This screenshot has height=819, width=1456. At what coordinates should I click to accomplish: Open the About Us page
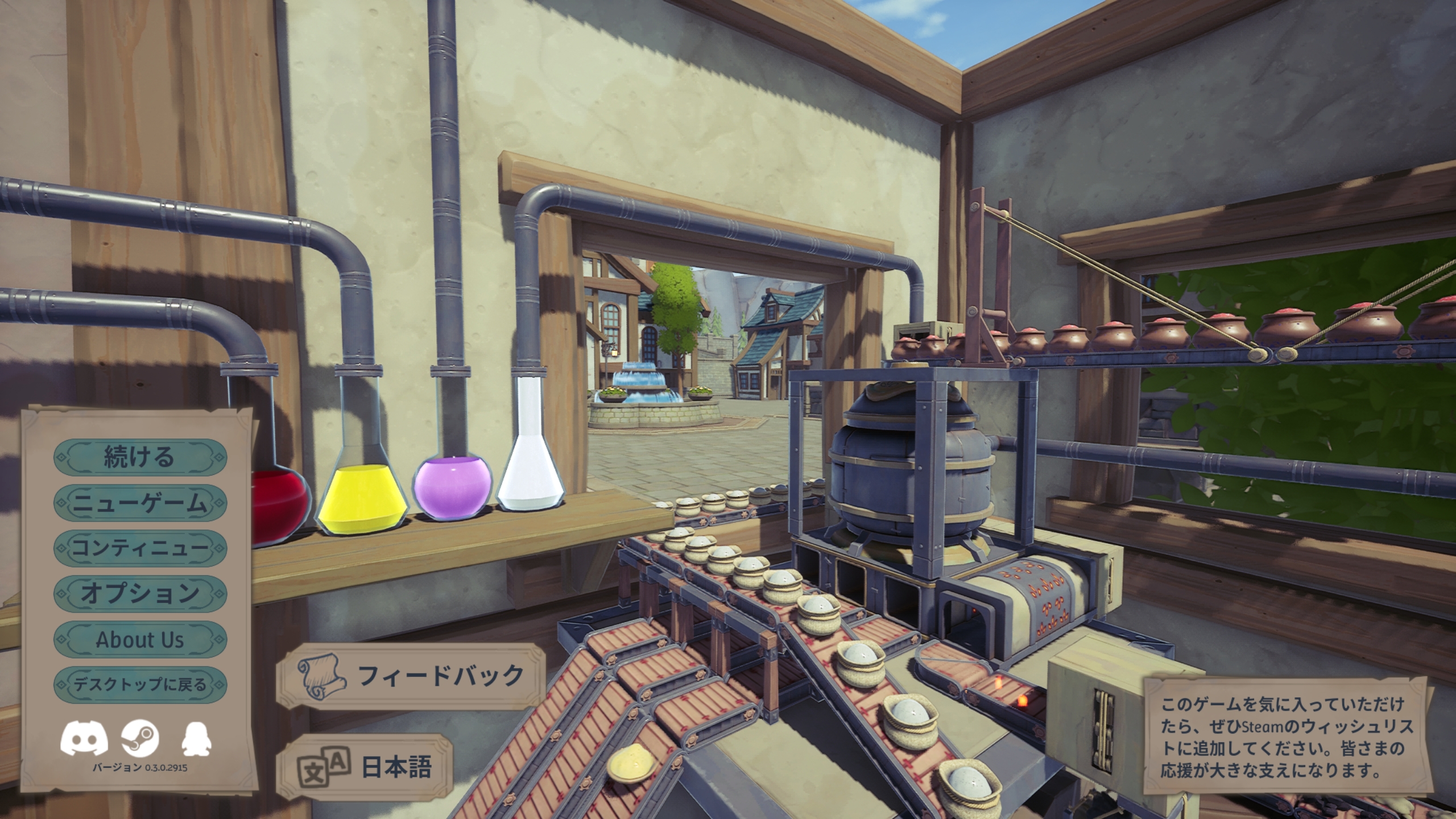coord(140,639)
